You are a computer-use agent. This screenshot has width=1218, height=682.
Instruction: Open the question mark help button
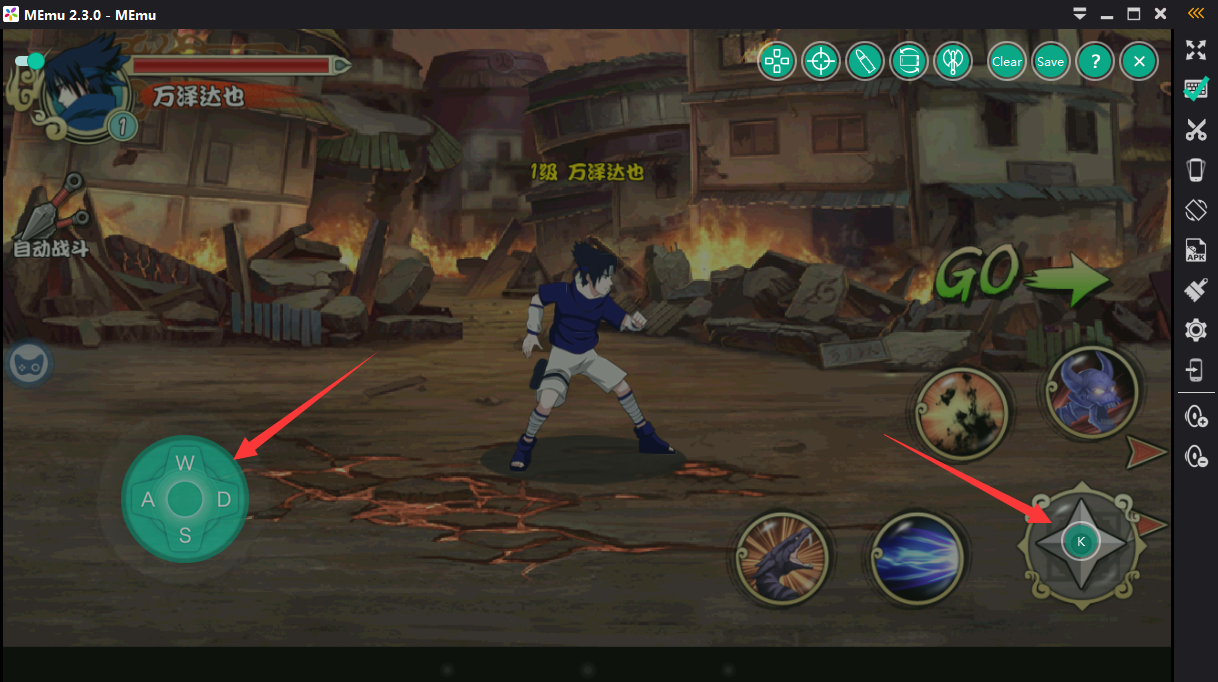(1095, 61)
